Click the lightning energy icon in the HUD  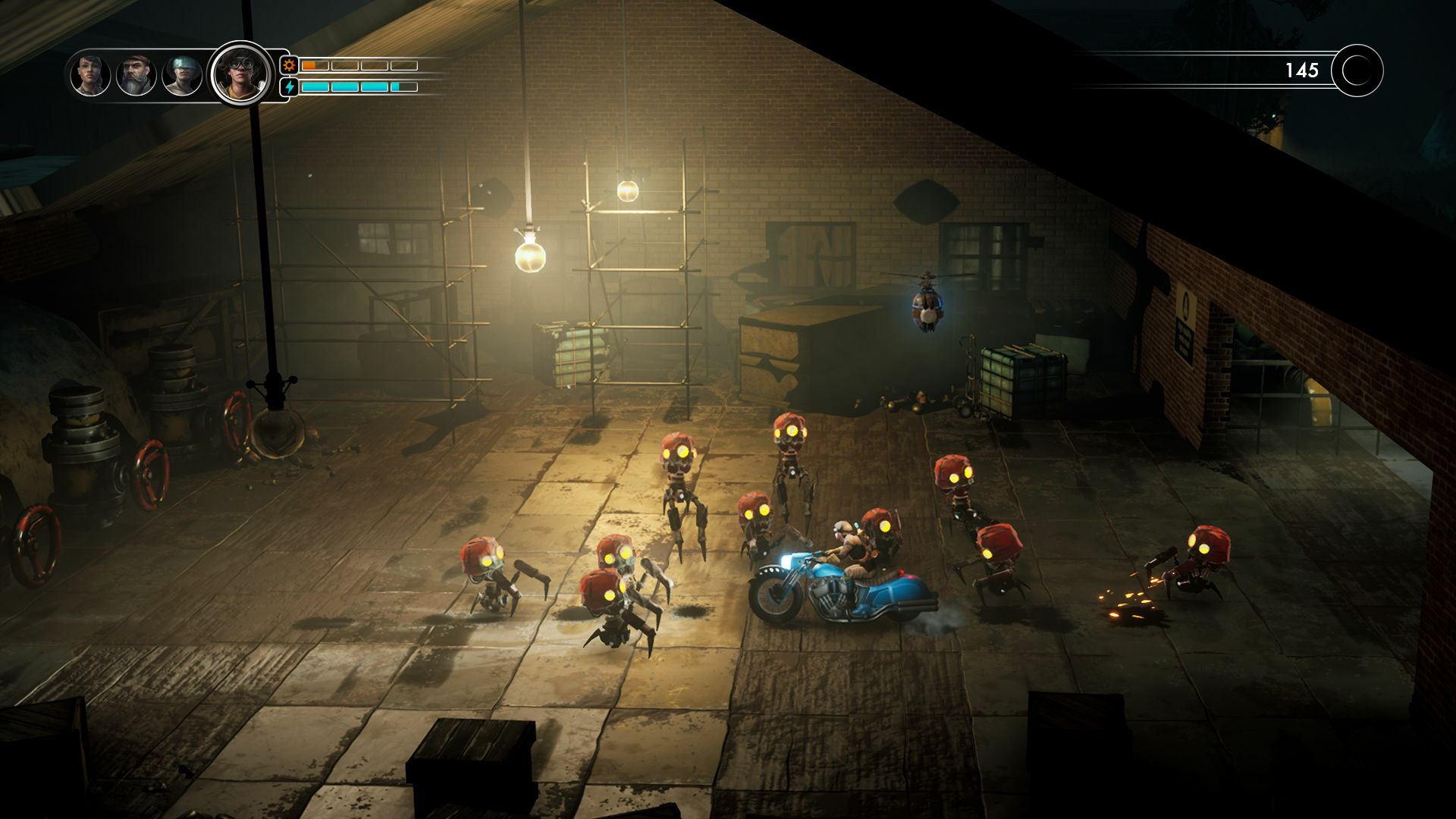pos(287,86)
